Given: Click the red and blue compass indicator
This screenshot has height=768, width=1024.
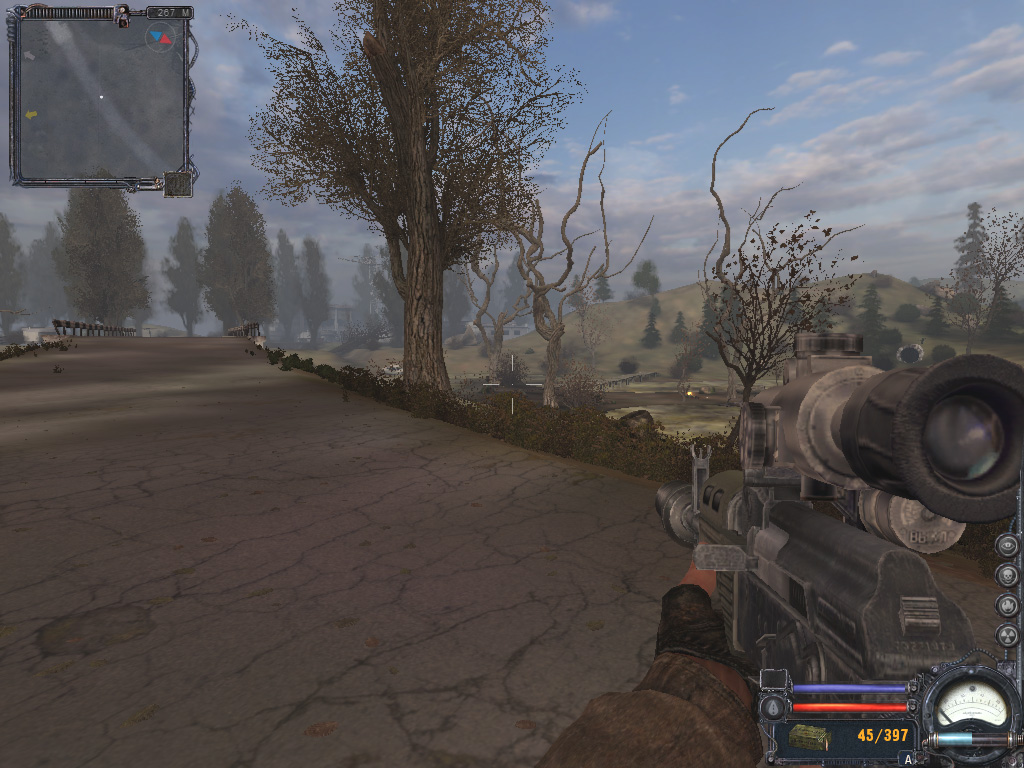Looking at the screenshot, I should point(159,38).
